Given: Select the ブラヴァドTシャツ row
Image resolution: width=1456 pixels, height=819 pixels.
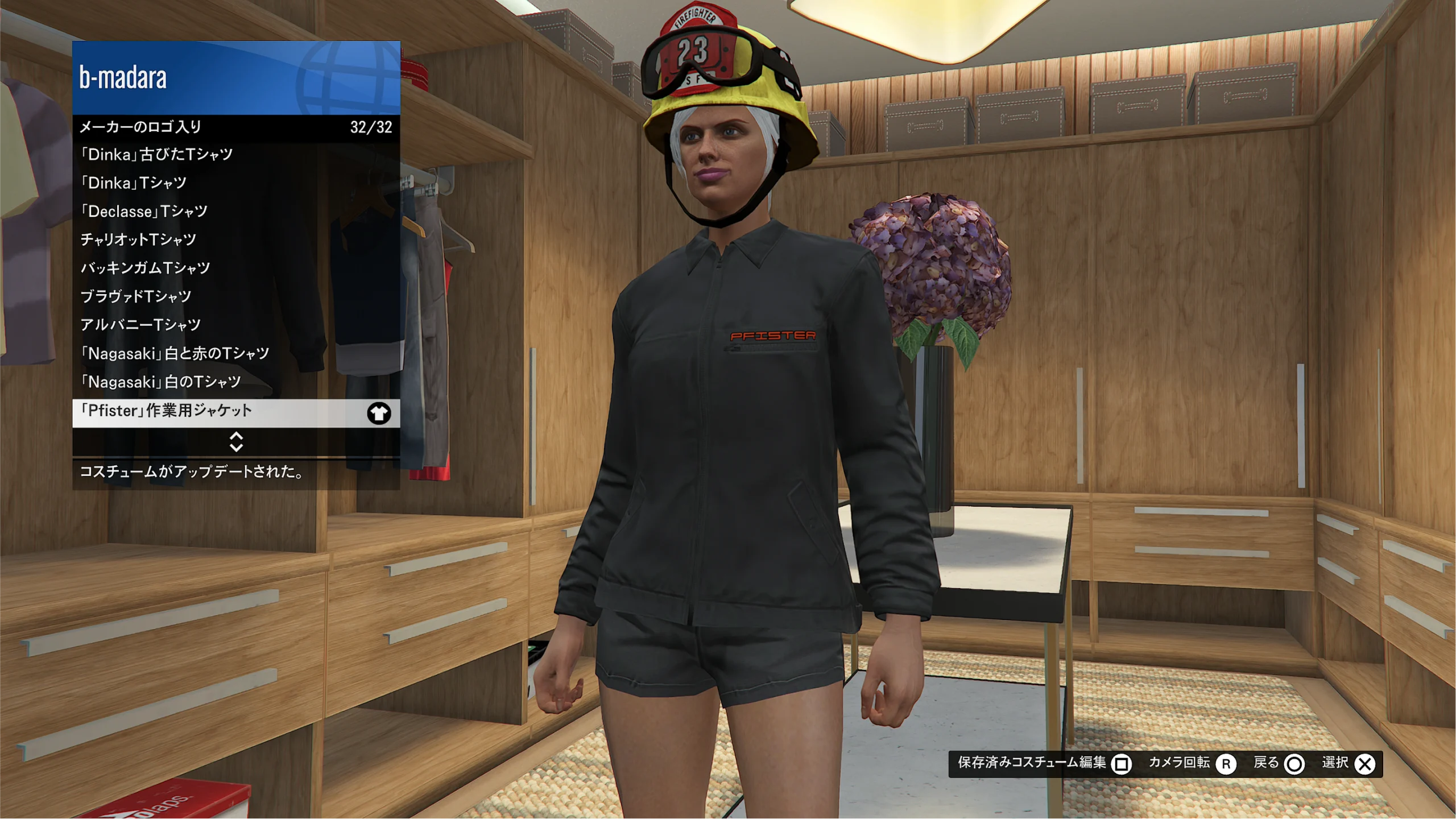Looking at the screenshot, I should pyautogui.click(x=235, y=297).
